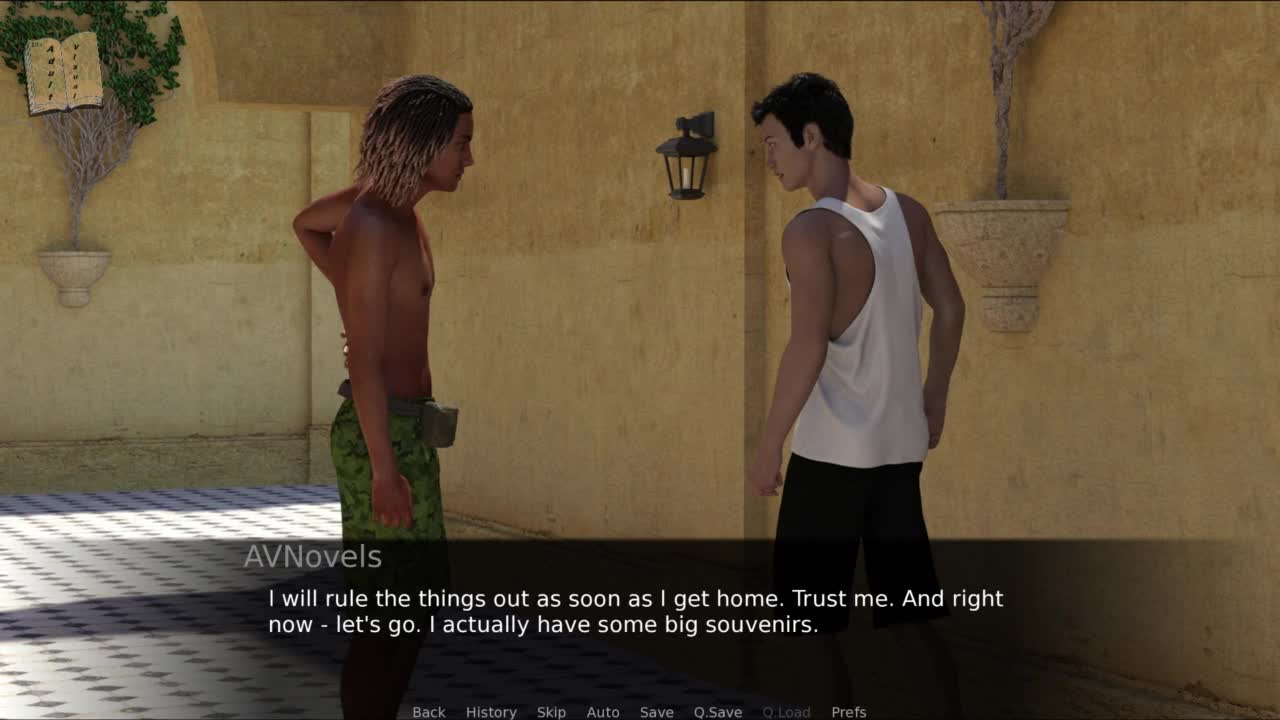1280x720 pixels.
Task: Open the Save game screen
Action: (657, 712)
